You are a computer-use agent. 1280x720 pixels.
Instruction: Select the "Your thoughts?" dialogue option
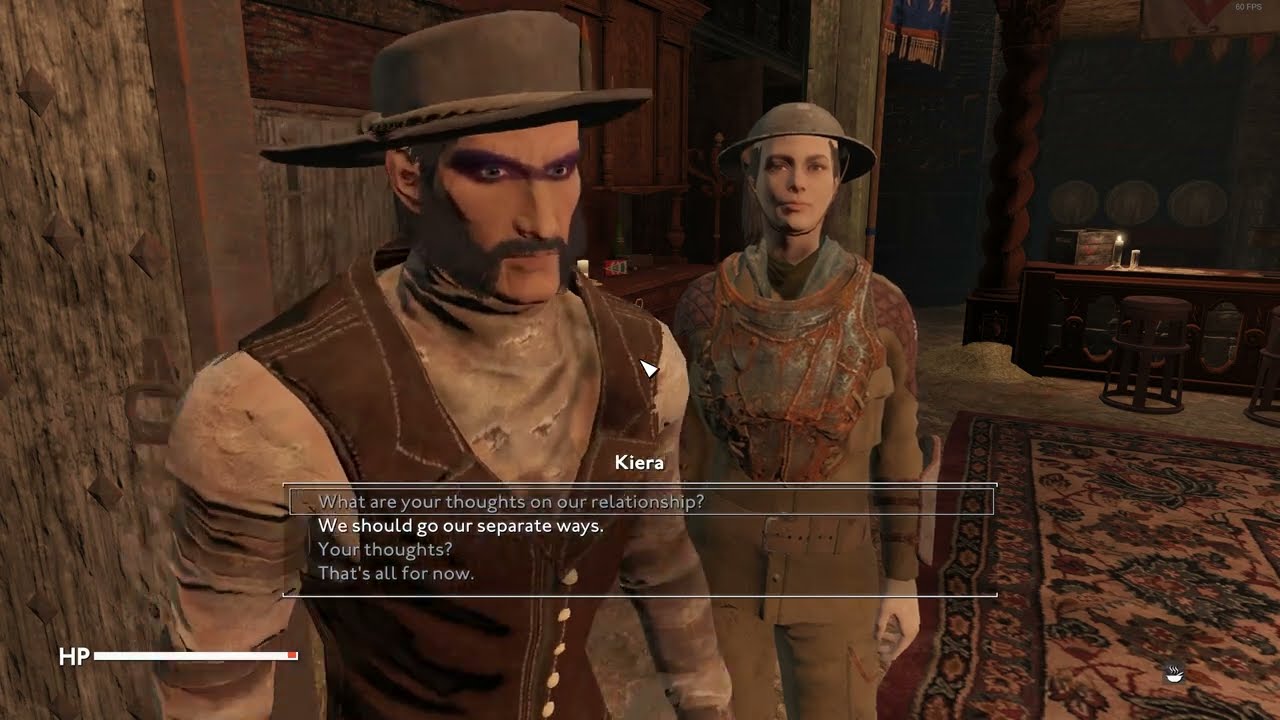point(385,550)
